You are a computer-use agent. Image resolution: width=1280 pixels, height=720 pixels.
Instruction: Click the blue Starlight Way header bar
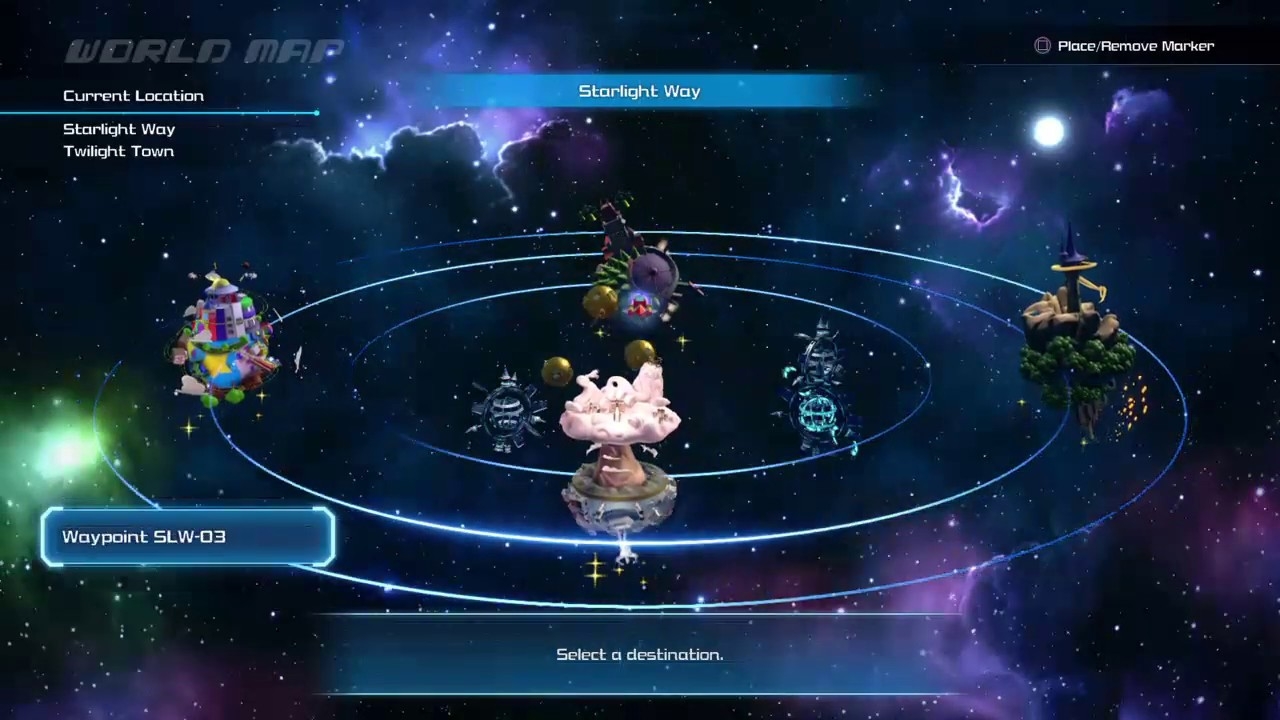pyautogui.click(x=639, y=91)
